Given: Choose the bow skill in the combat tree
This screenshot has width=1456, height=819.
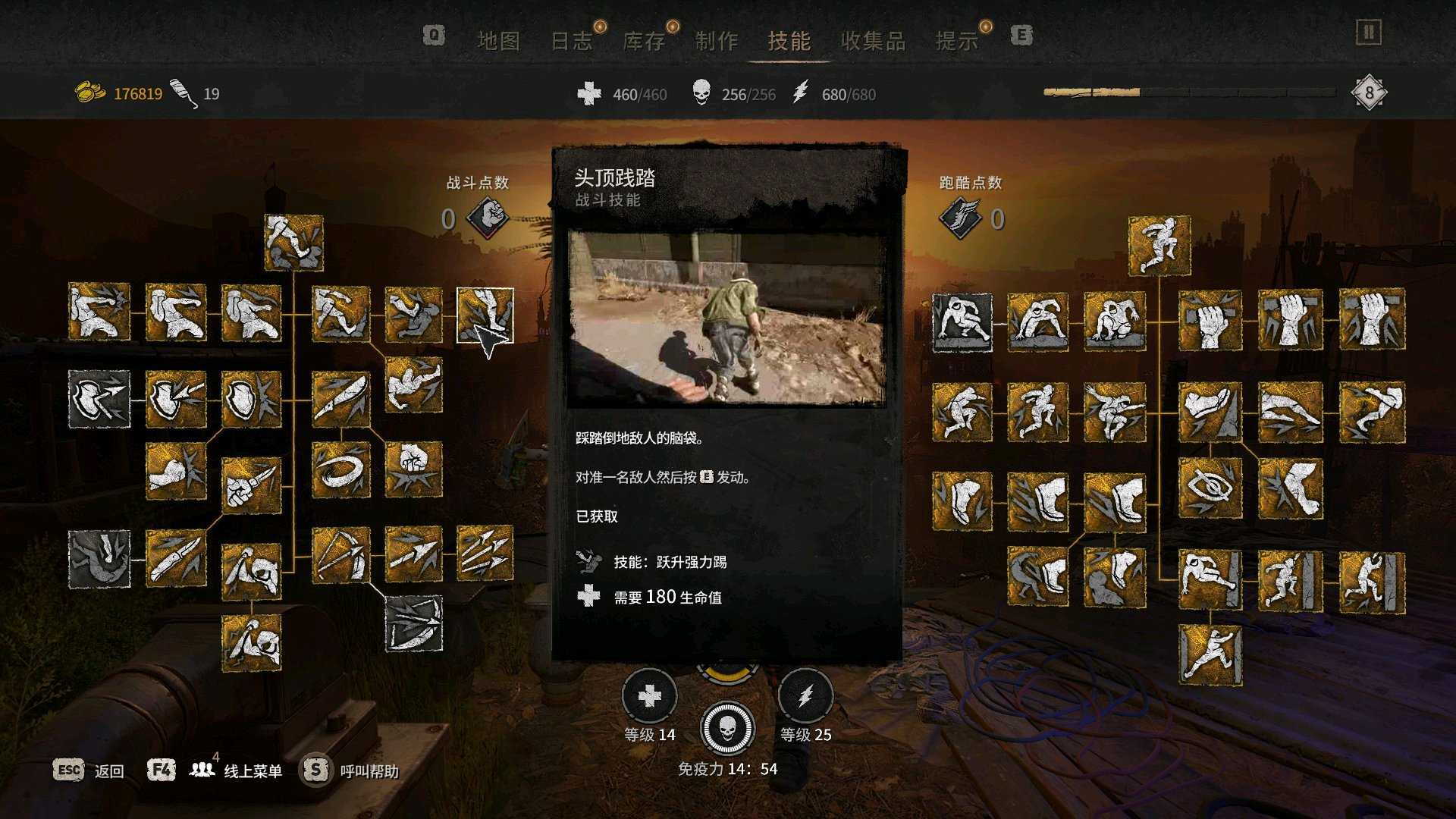Looking at the screenshot, I should (340, 556).
